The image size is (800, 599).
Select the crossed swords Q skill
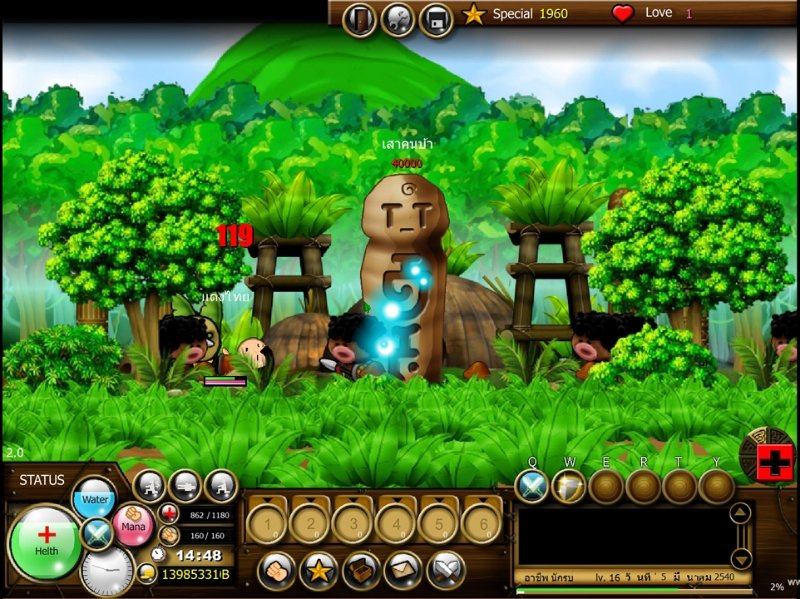point(532,487)
